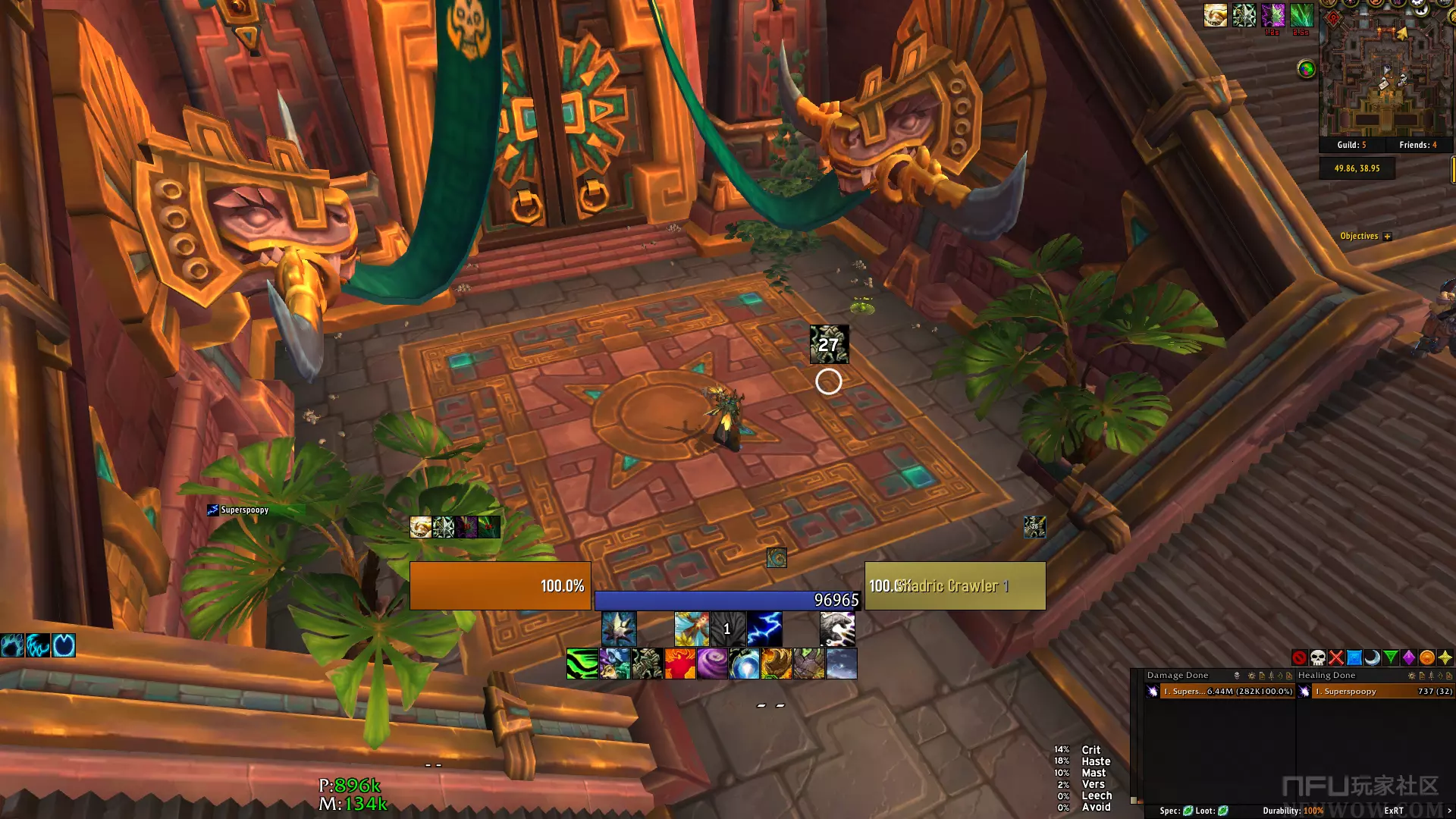Click the multicolored round minimap button
The width and height of the screenshot is (1456, 819).
1306,70
